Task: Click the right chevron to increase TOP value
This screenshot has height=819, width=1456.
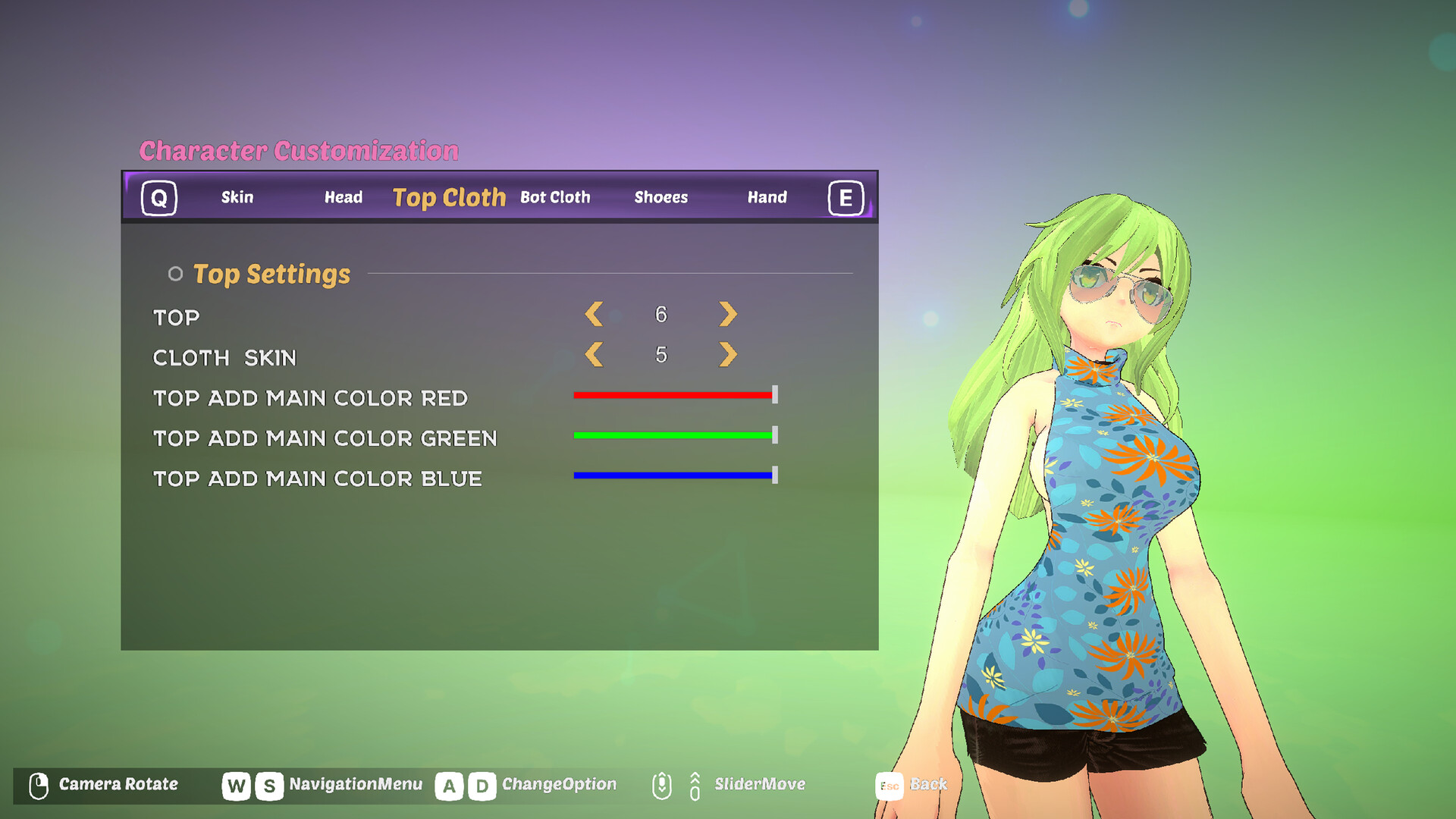Action: click(726, 314)
